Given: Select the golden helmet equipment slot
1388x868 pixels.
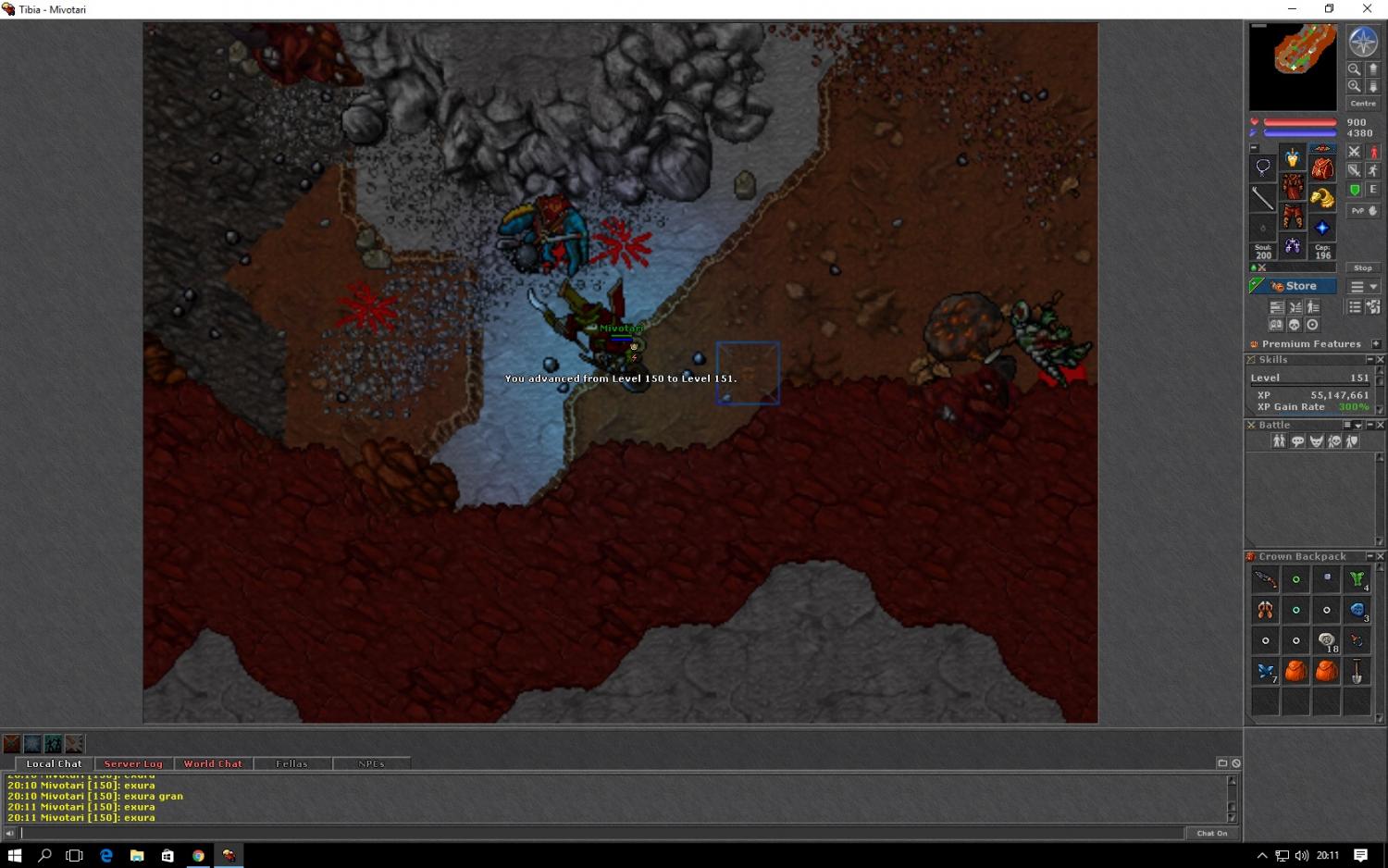Looking at the screenshot, I should tap(1292, 158).
